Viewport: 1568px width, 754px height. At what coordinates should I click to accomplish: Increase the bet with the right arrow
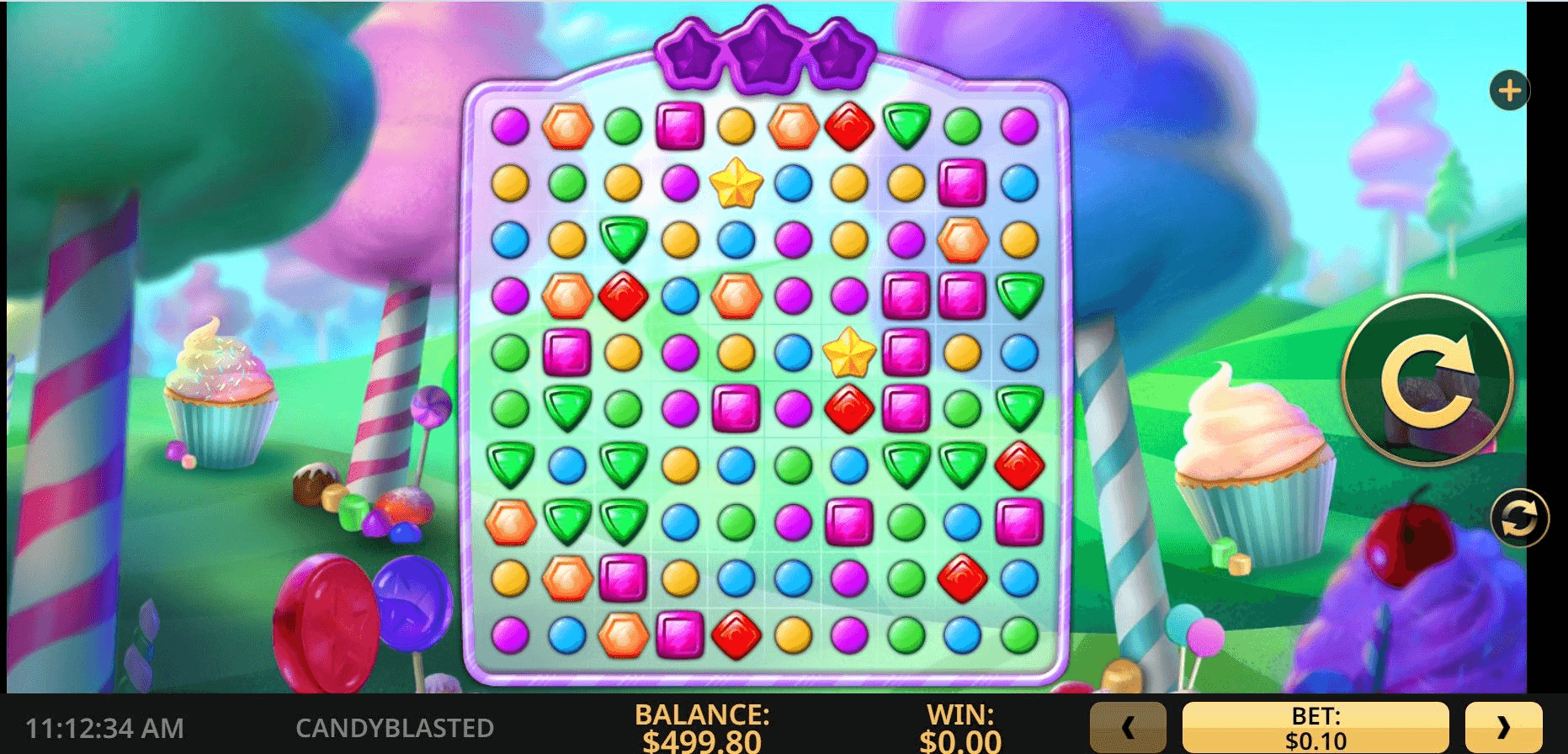pos(1503,727)
